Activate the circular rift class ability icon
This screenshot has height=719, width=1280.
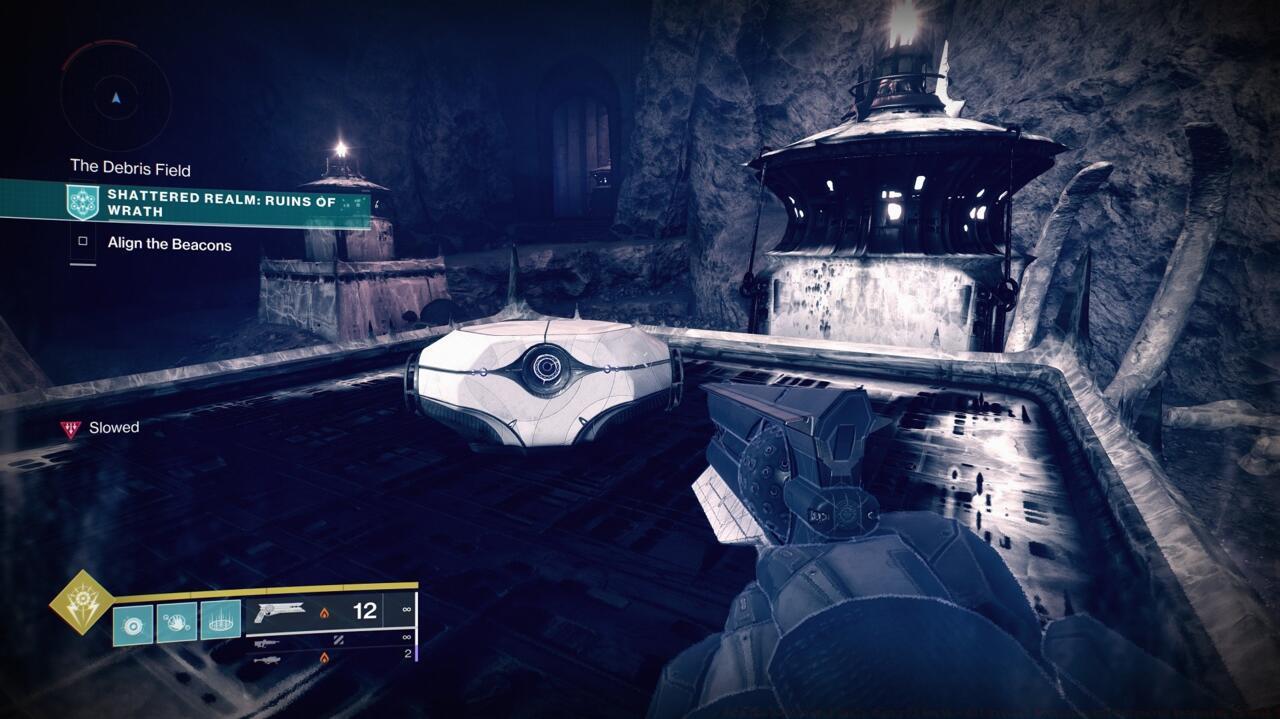[221, 621]
